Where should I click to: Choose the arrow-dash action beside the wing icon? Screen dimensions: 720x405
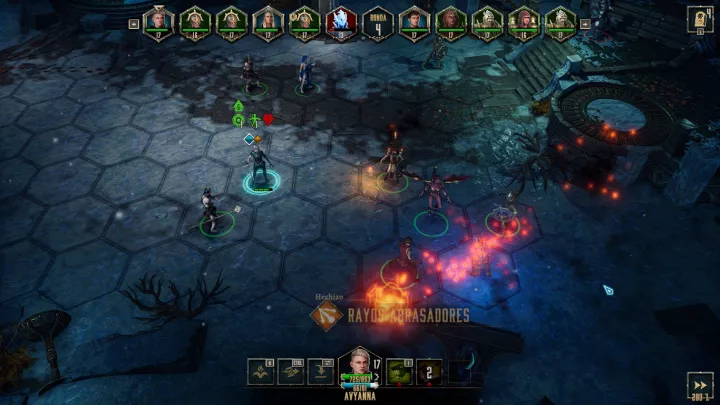click(x=292, y=372)
